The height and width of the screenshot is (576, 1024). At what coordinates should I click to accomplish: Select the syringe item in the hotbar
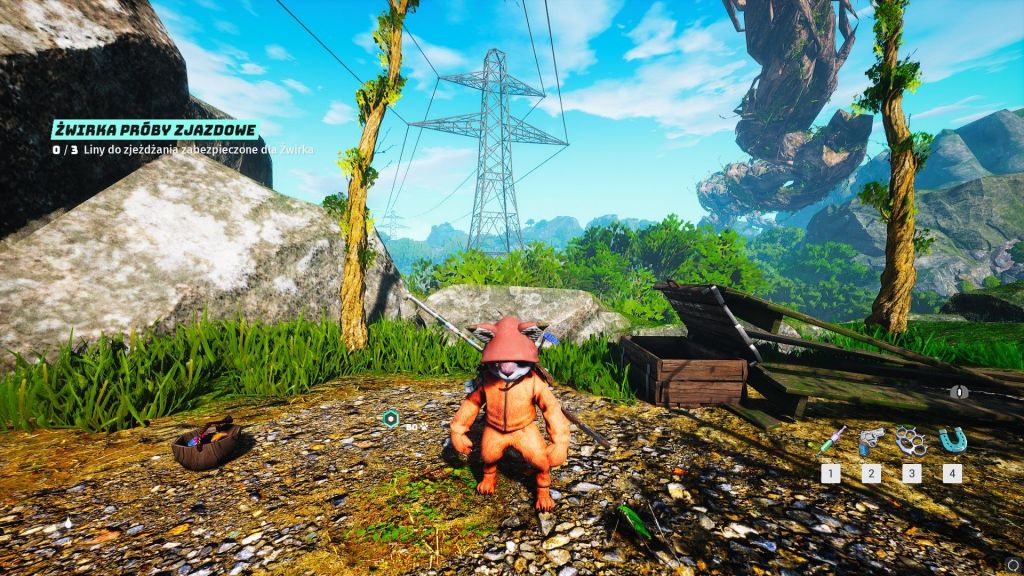[x=831, y=440]
